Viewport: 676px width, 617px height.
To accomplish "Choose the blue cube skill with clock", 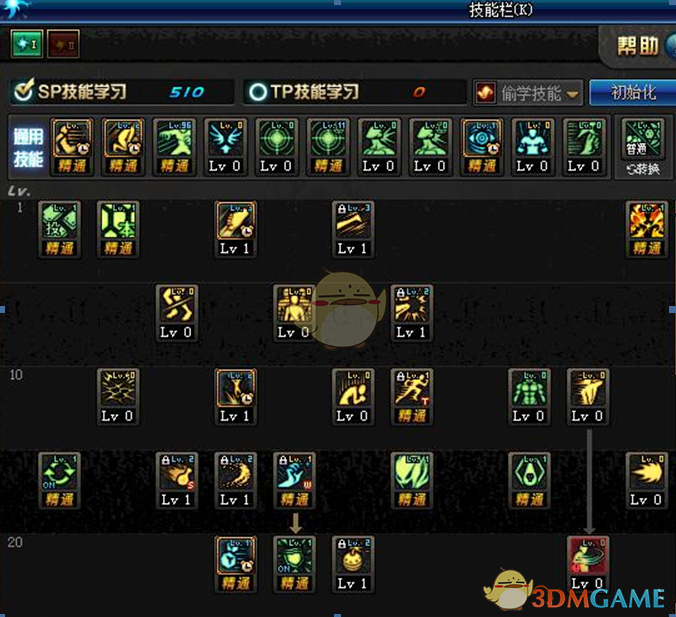I will (235, 555).
